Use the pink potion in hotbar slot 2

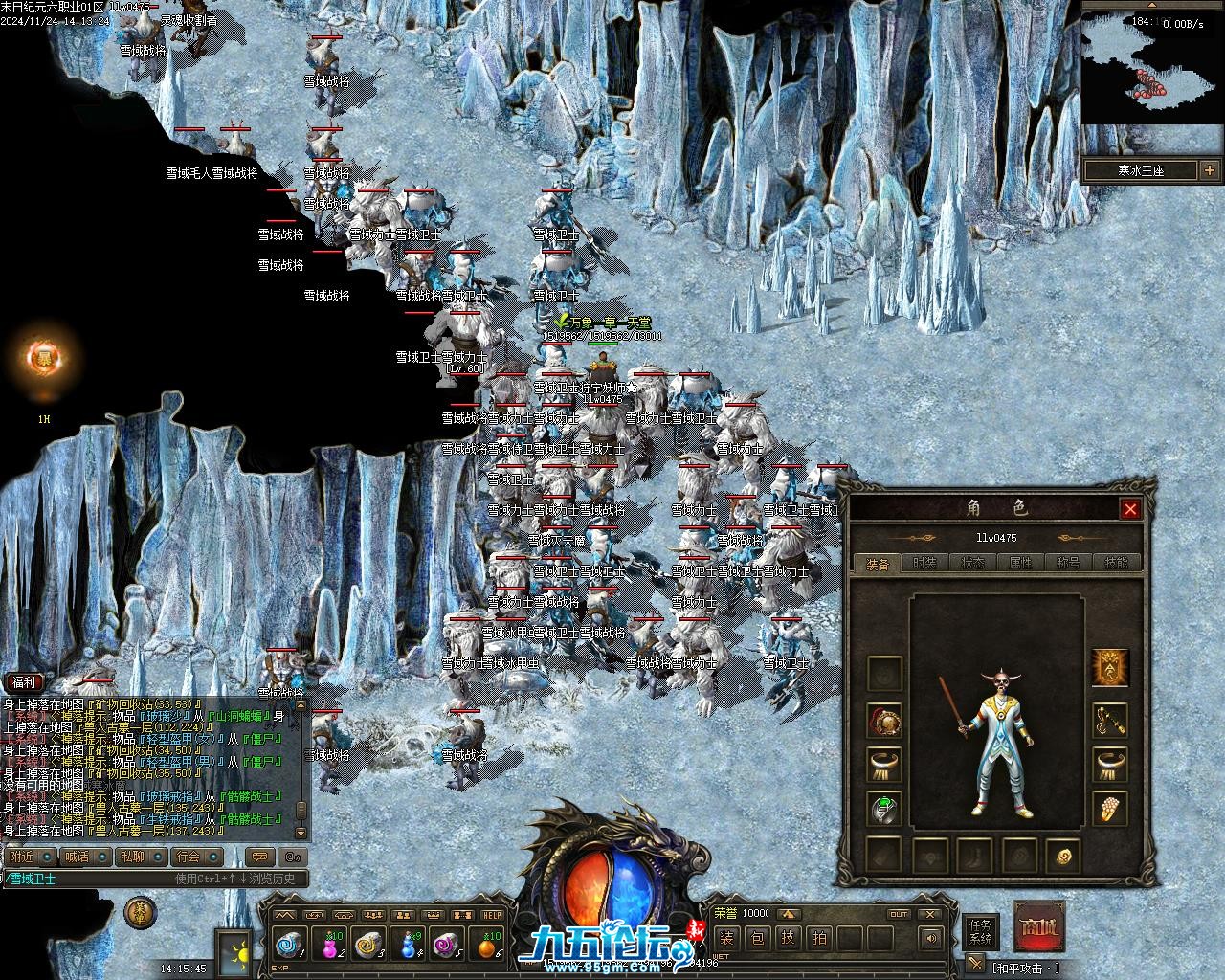[x=329, y=945]
